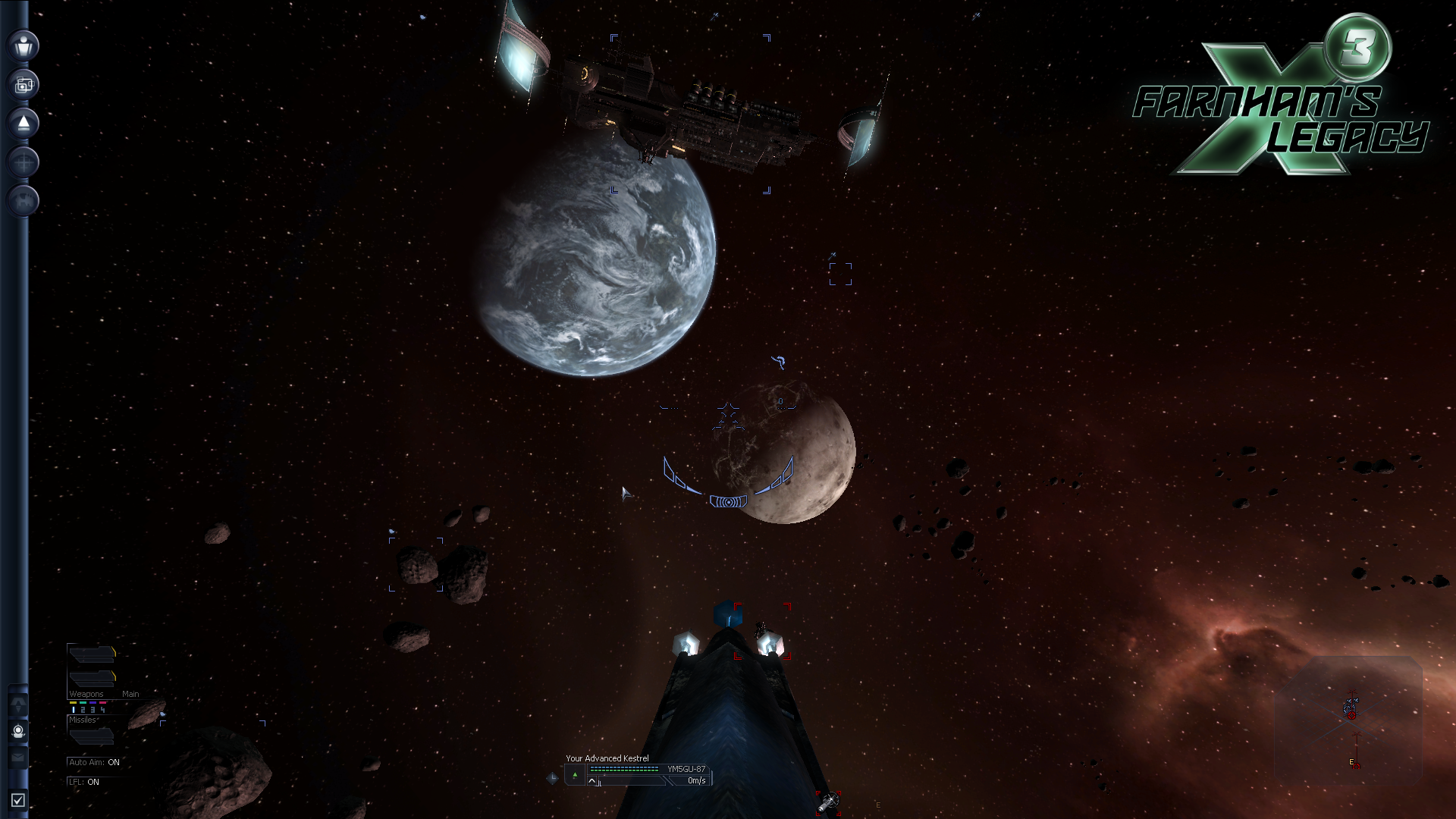The height and width of the screenshot is (819, 1456).
Task: Open the pilot personal menu icon
Action: [x=24, y=45]
